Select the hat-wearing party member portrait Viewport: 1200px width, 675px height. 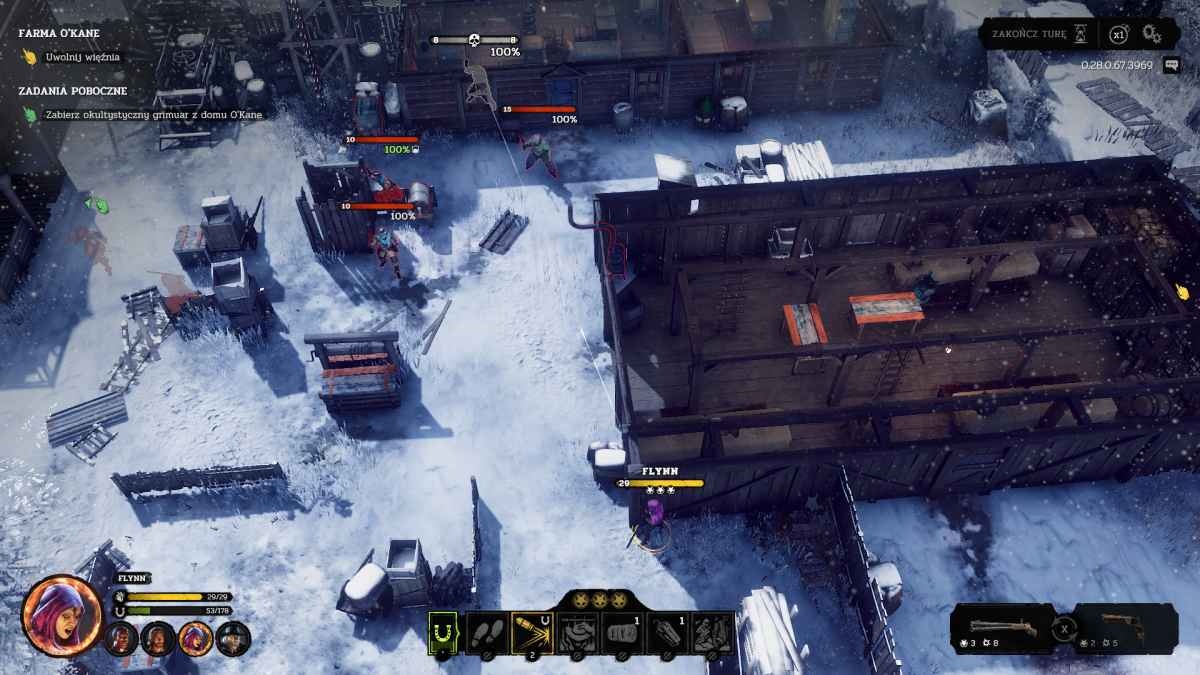[233, 637]
